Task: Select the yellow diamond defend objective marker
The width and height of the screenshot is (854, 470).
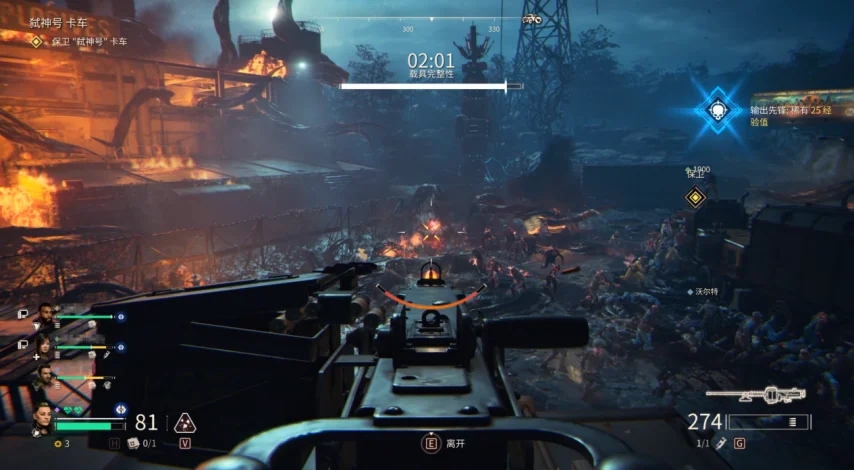Action: tap(695, 196)
